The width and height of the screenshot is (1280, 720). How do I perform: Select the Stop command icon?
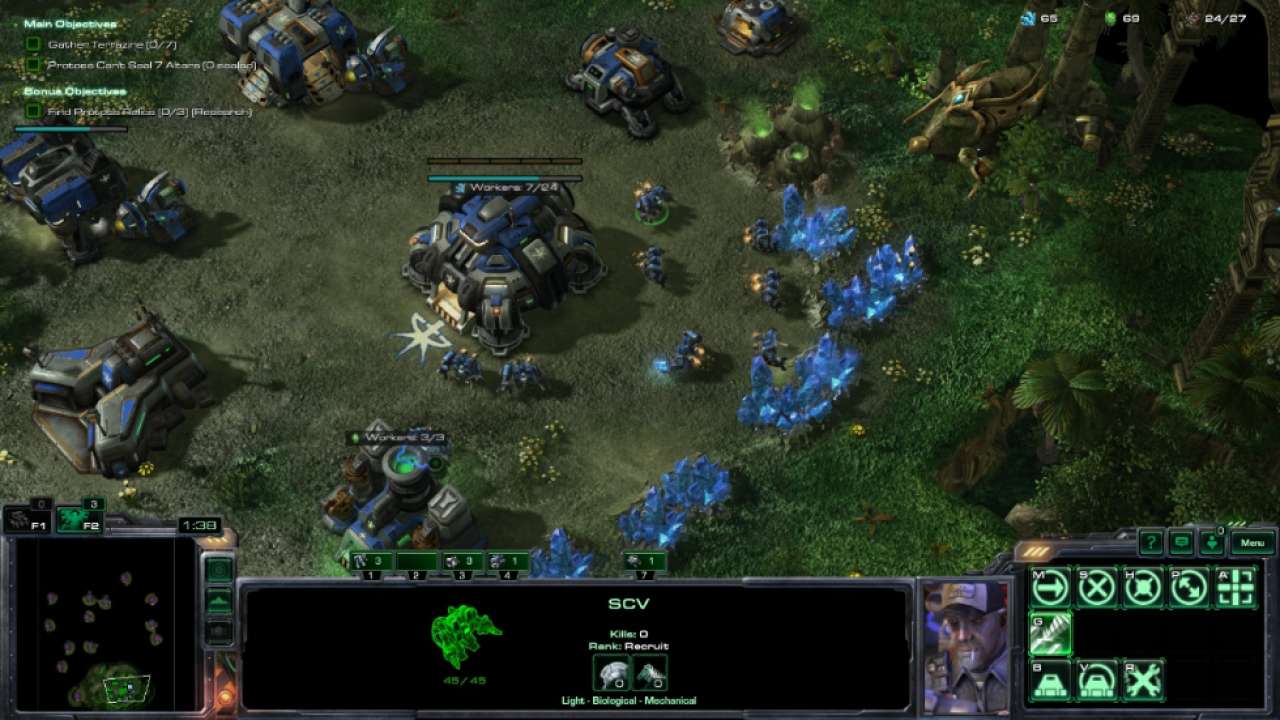tap(1095, 587)
